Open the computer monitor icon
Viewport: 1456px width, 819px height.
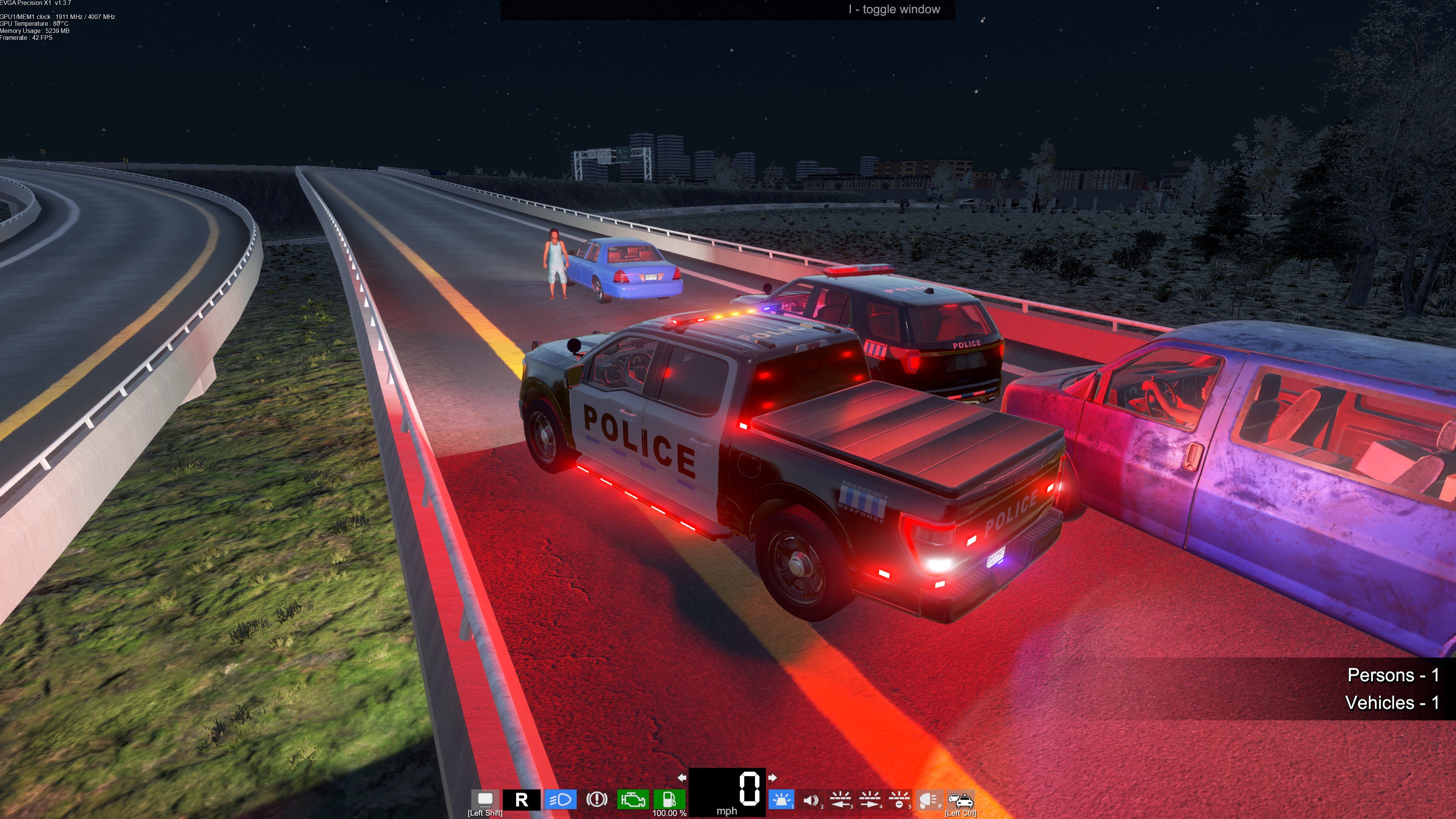(x=485, y=799)
